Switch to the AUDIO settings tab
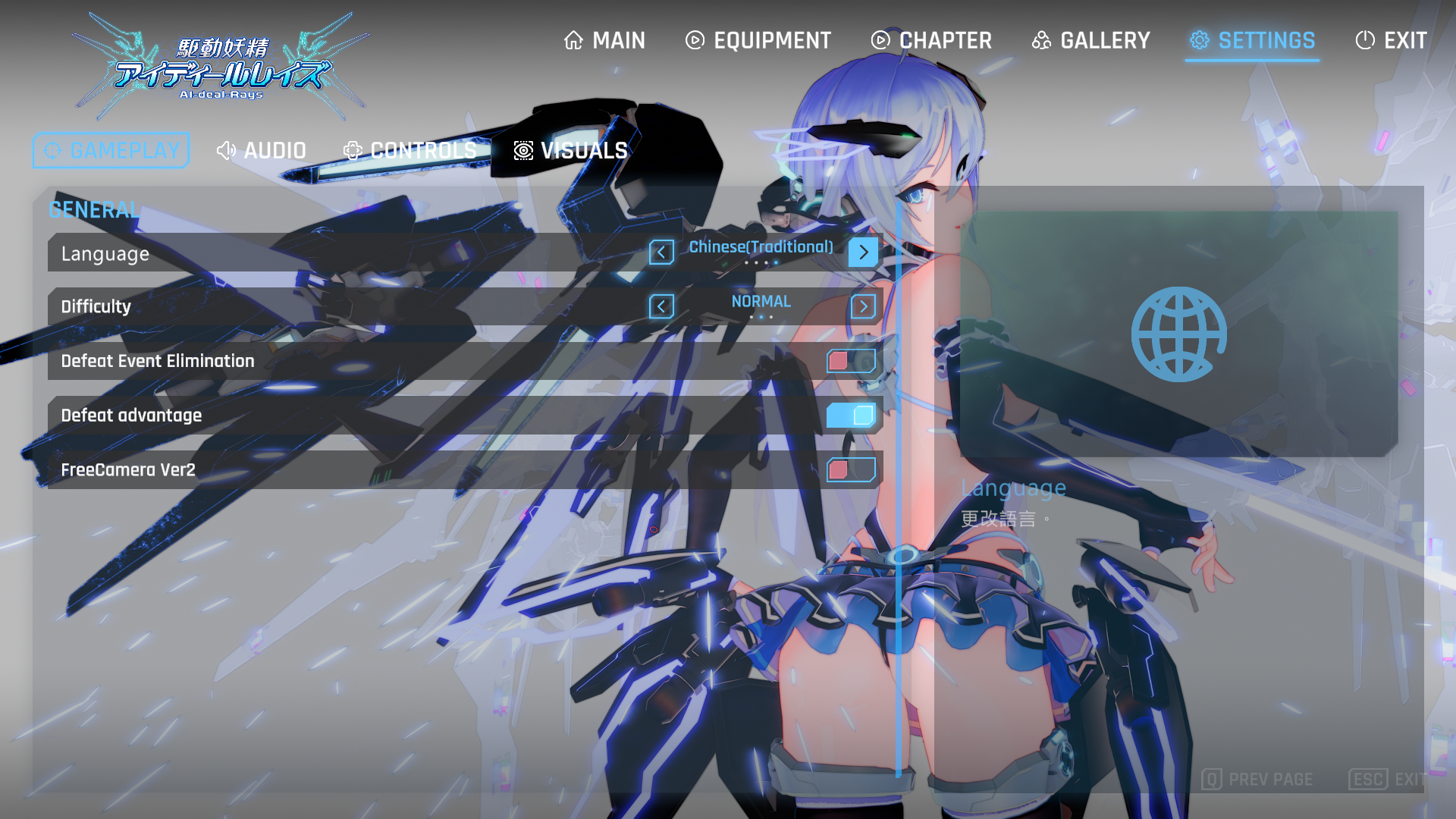The image size is (1456, 819). point(261,151)
